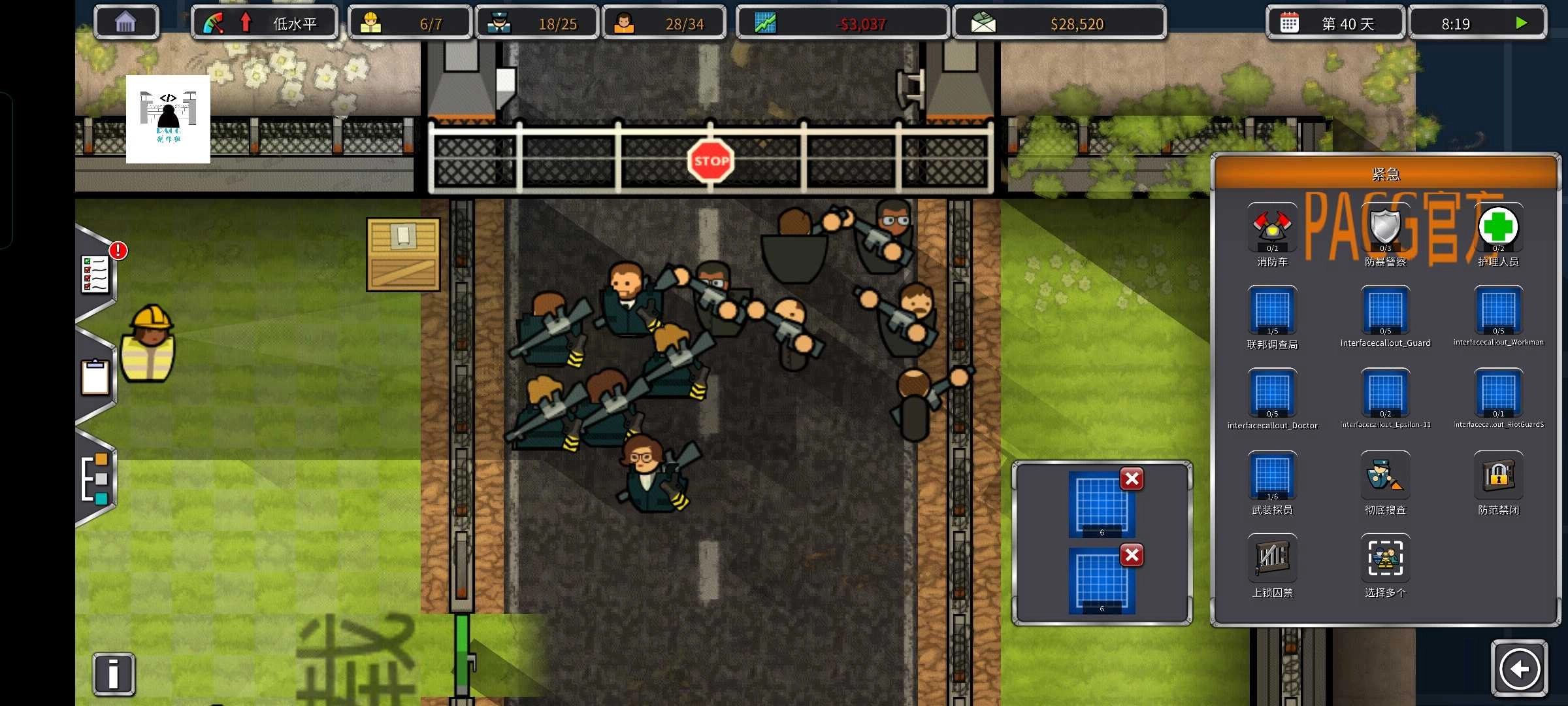
Task: Open the info panel button
Action: pos(114,674)
